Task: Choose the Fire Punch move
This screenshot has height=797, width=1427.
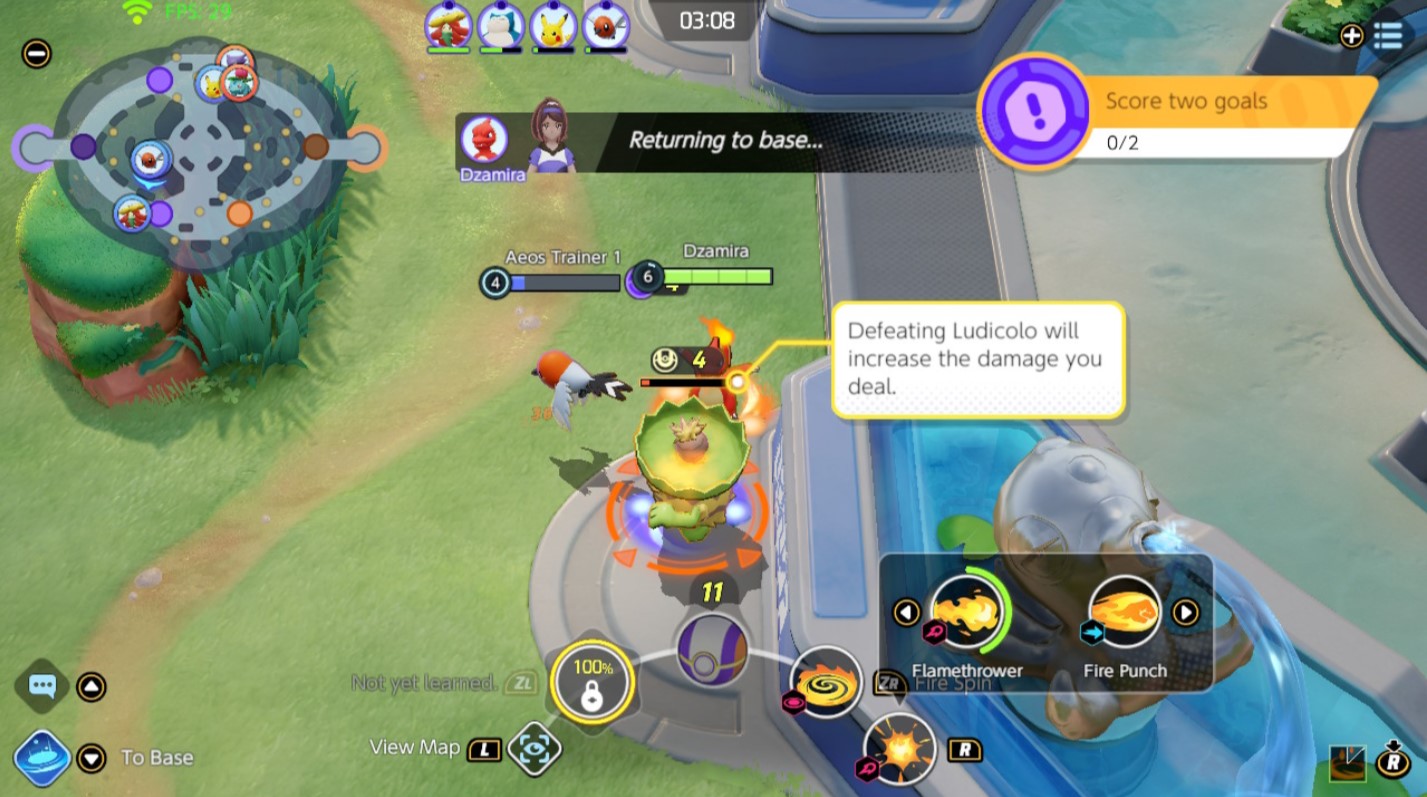Action: [x=1124, y=611]
